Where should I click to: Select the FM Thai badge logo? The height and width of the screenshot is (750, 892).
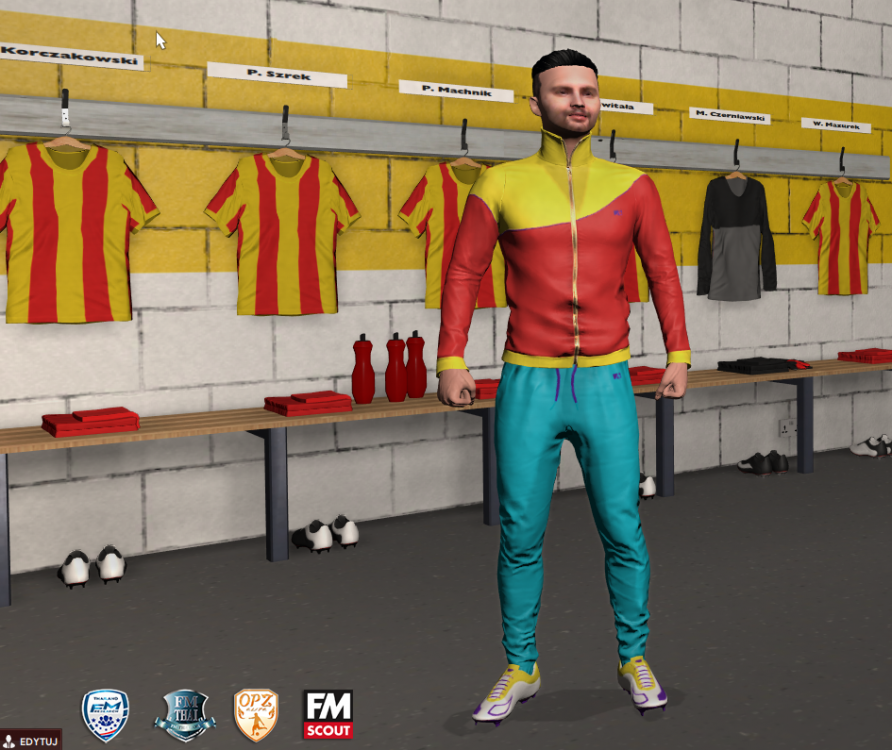pyautogui.click(x=184, y=714)
